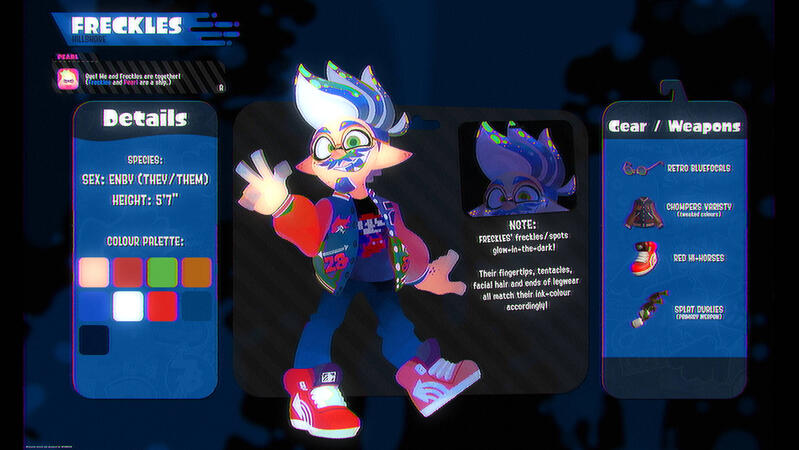Choose the orange colour palette swatch
The width and height of the screenshot is (799, 450).
pyautogui.click(x=197, y=272)
